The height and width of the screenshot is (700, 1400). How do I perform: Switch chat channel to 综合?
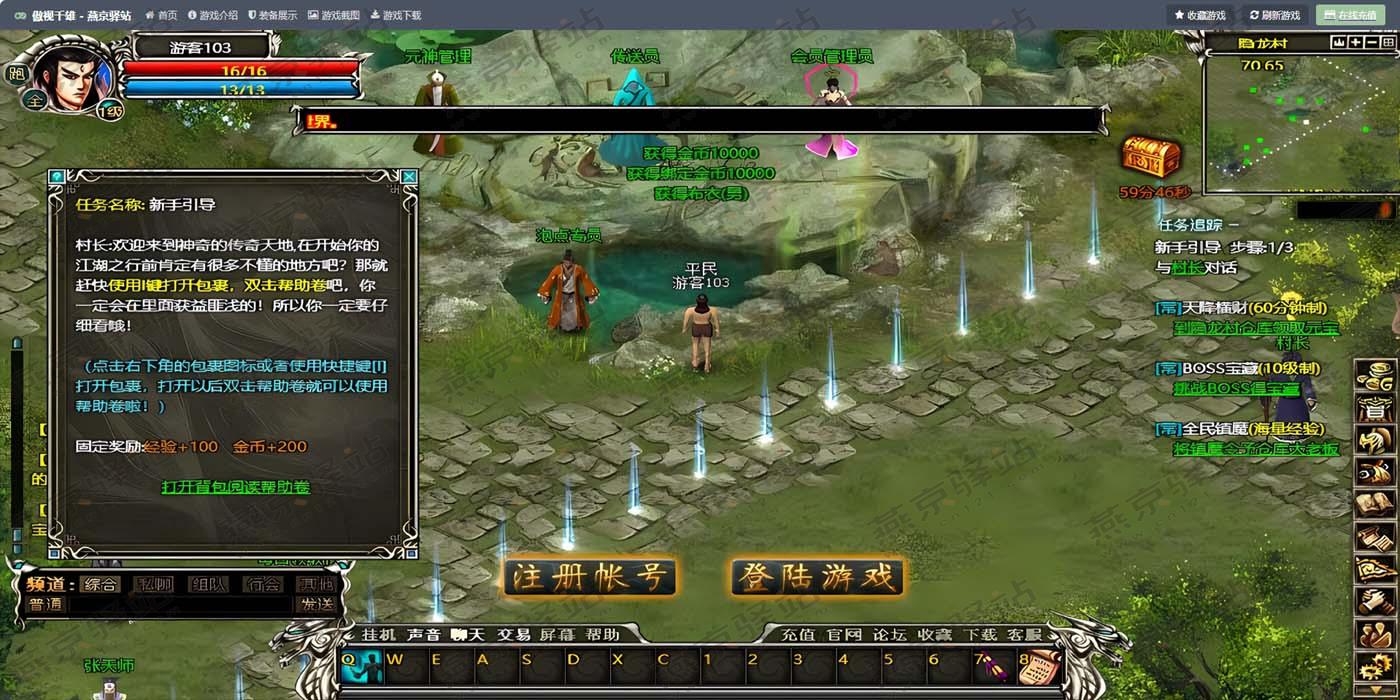(100, 584)
